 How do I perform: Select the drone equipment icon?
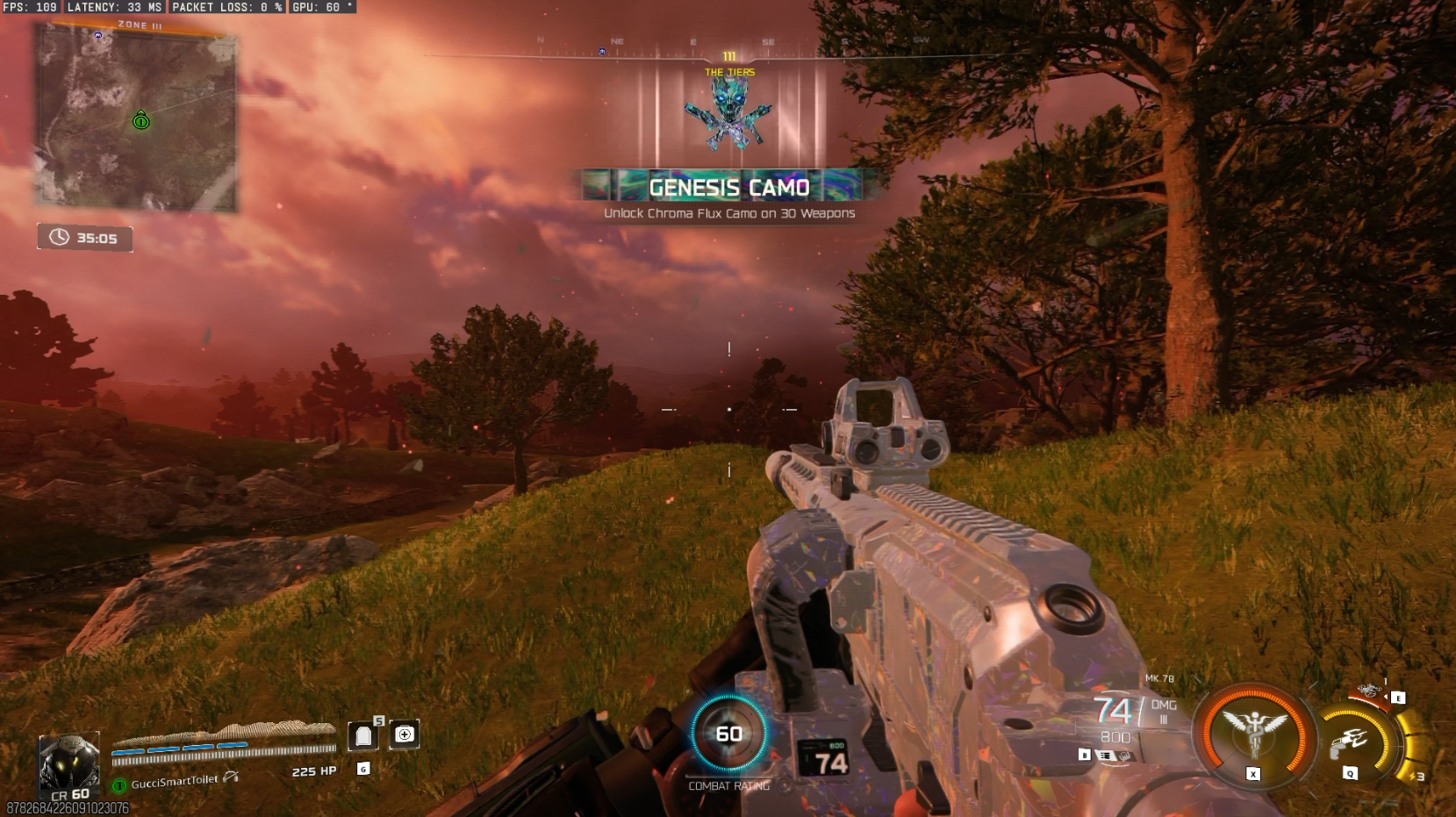[1369, 692]
